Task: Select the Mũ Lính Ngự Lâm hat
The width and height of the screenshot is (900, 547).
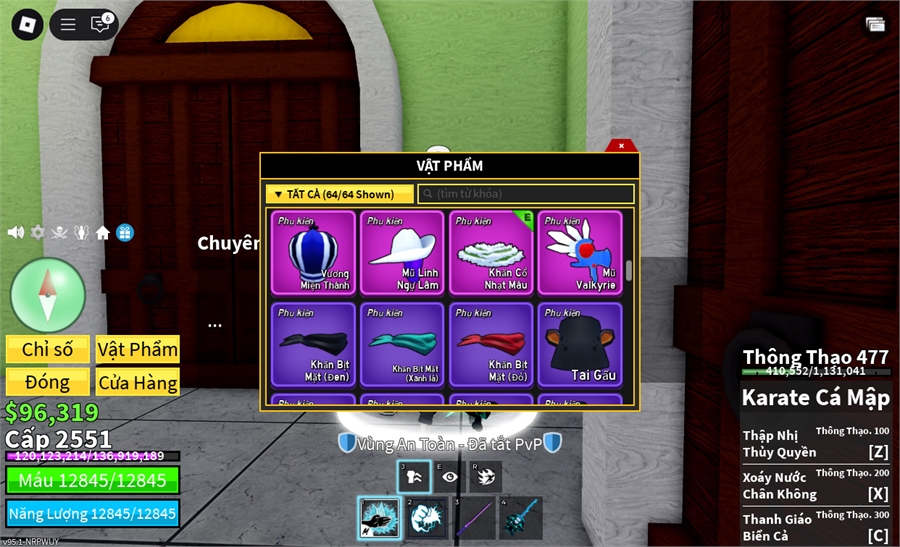Action: coord(402,252)
